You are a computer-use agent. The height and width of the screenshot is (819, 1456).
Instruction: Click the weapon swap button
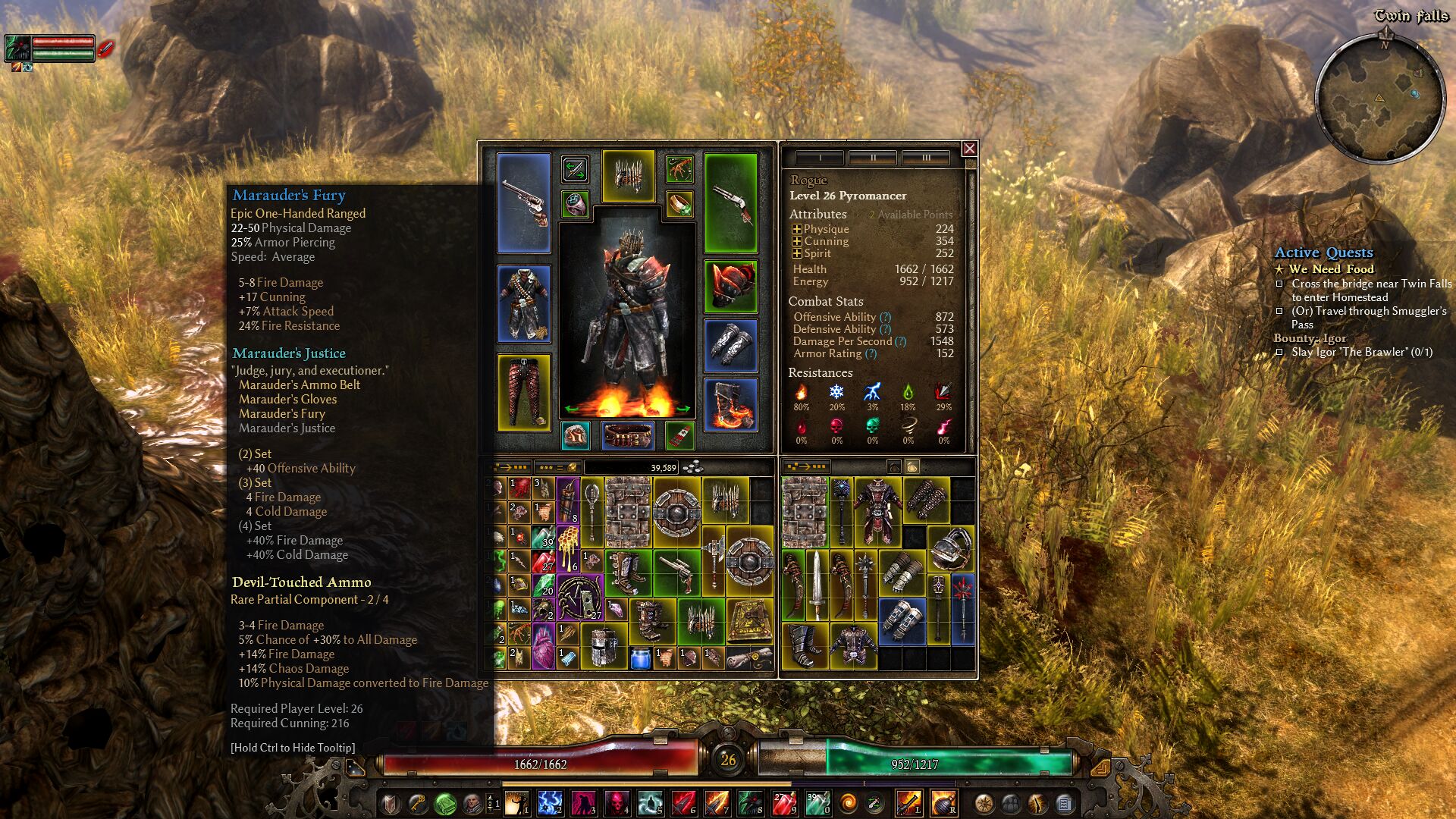pos(575,169)
